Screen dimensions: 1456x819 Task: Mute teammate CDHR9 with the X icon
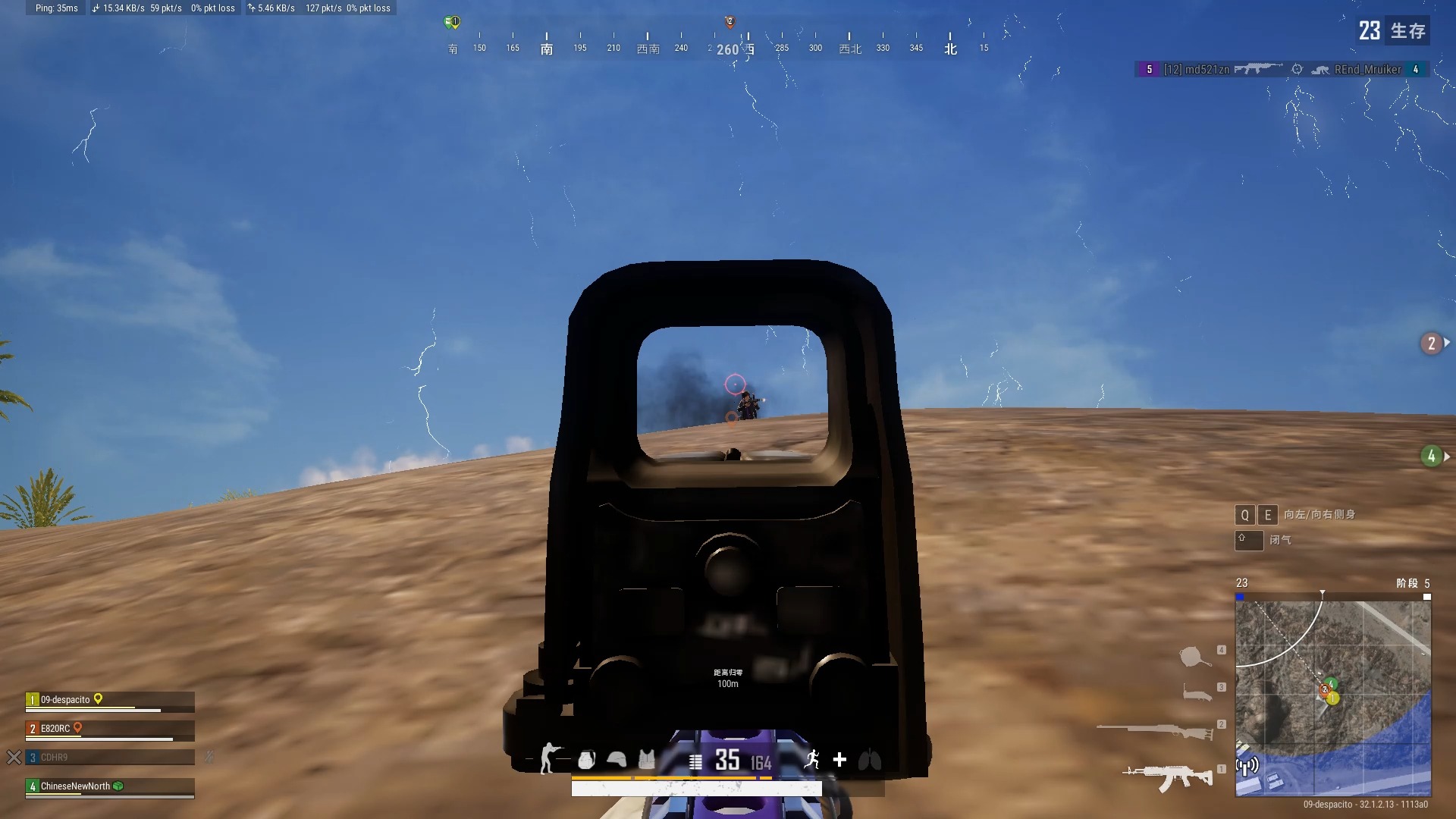tap(14, 757)
